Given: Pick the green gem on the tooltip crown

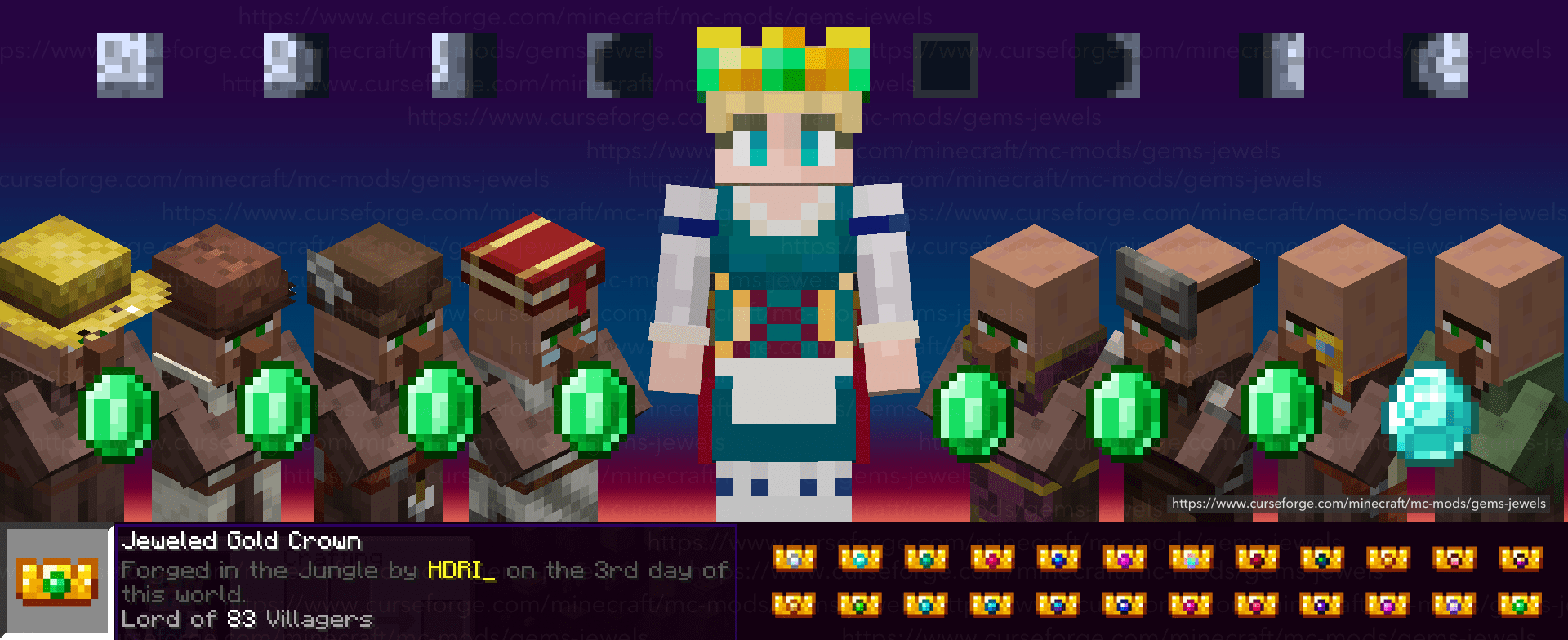Looking at the screenshot, I should click(56, 581).
